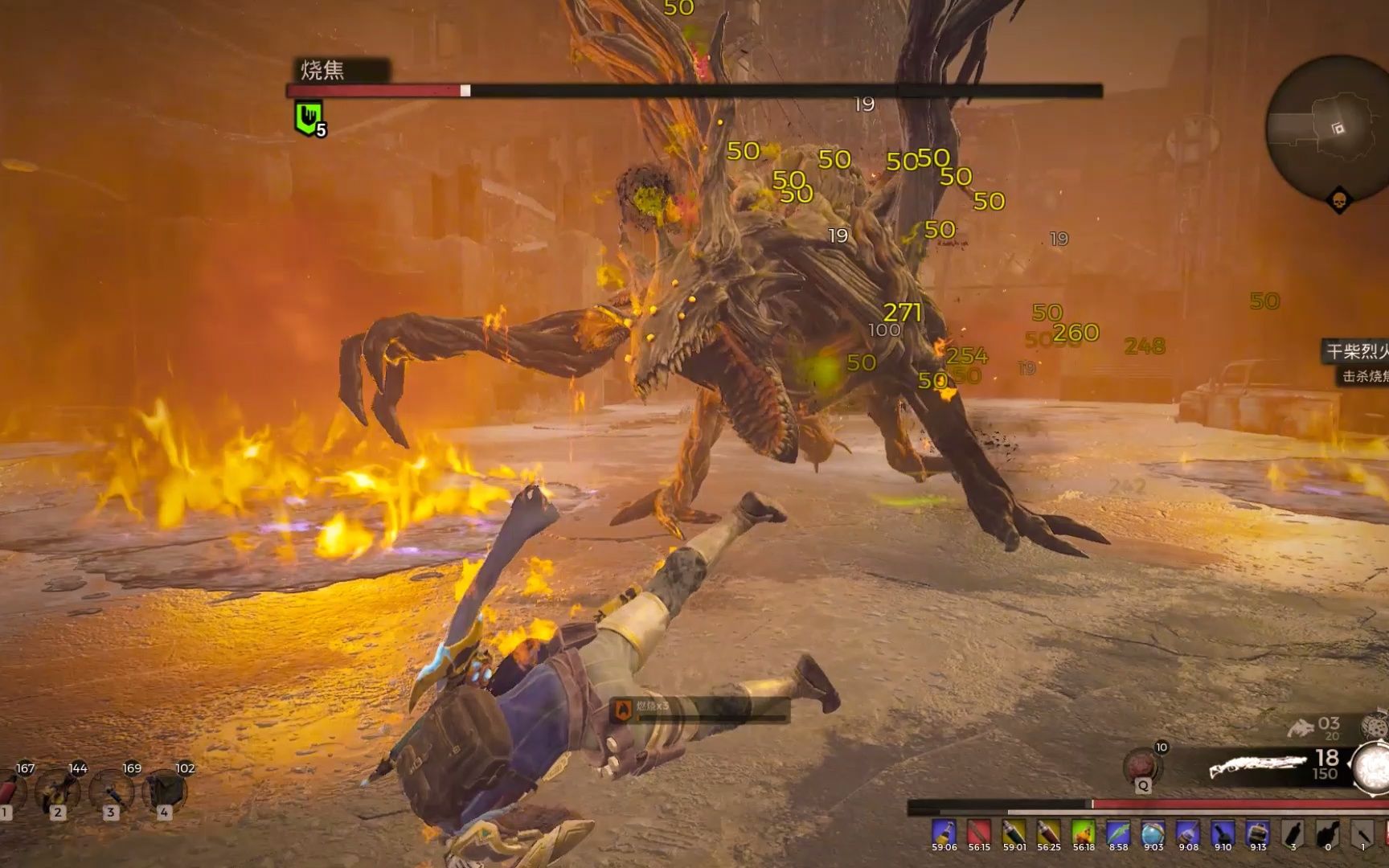Click the blue buff icon timed 9:13
The height and width of the screenshot is (868, 1389).
coord(1258,833)
